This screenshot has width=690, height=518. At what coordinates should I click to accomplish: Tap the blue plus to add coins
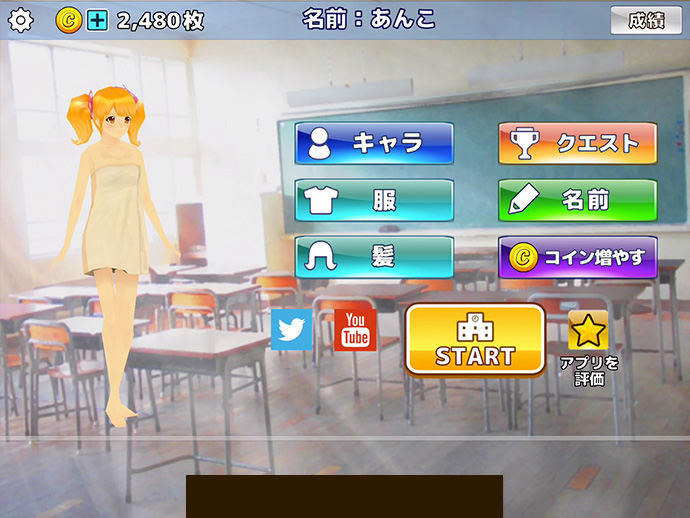point(97,19)
